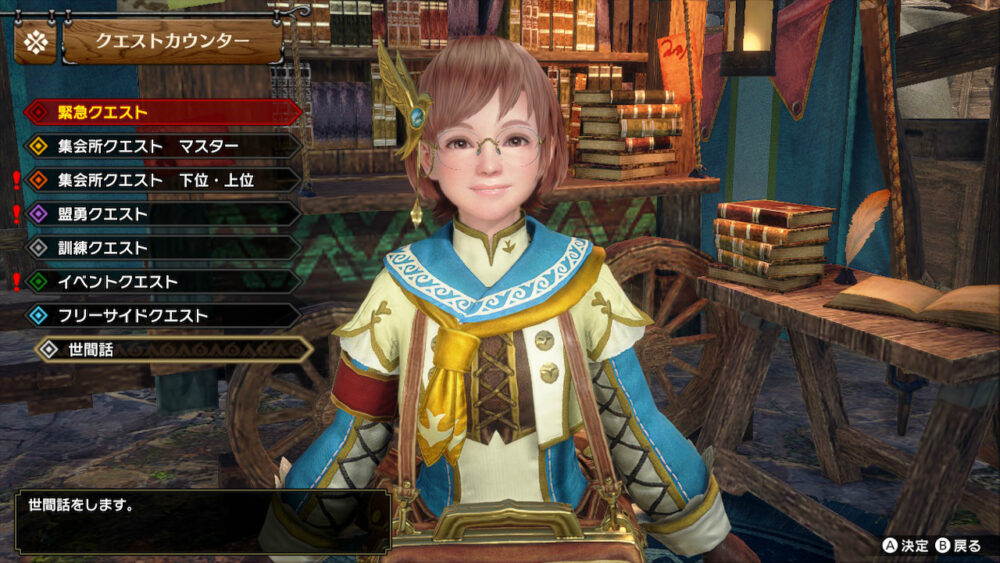Image resolution: width=1000 pixels, height=563 pixels.
Task: Select 緊急クエスト (Urgent Quest) entry
Action: (160, 112)
